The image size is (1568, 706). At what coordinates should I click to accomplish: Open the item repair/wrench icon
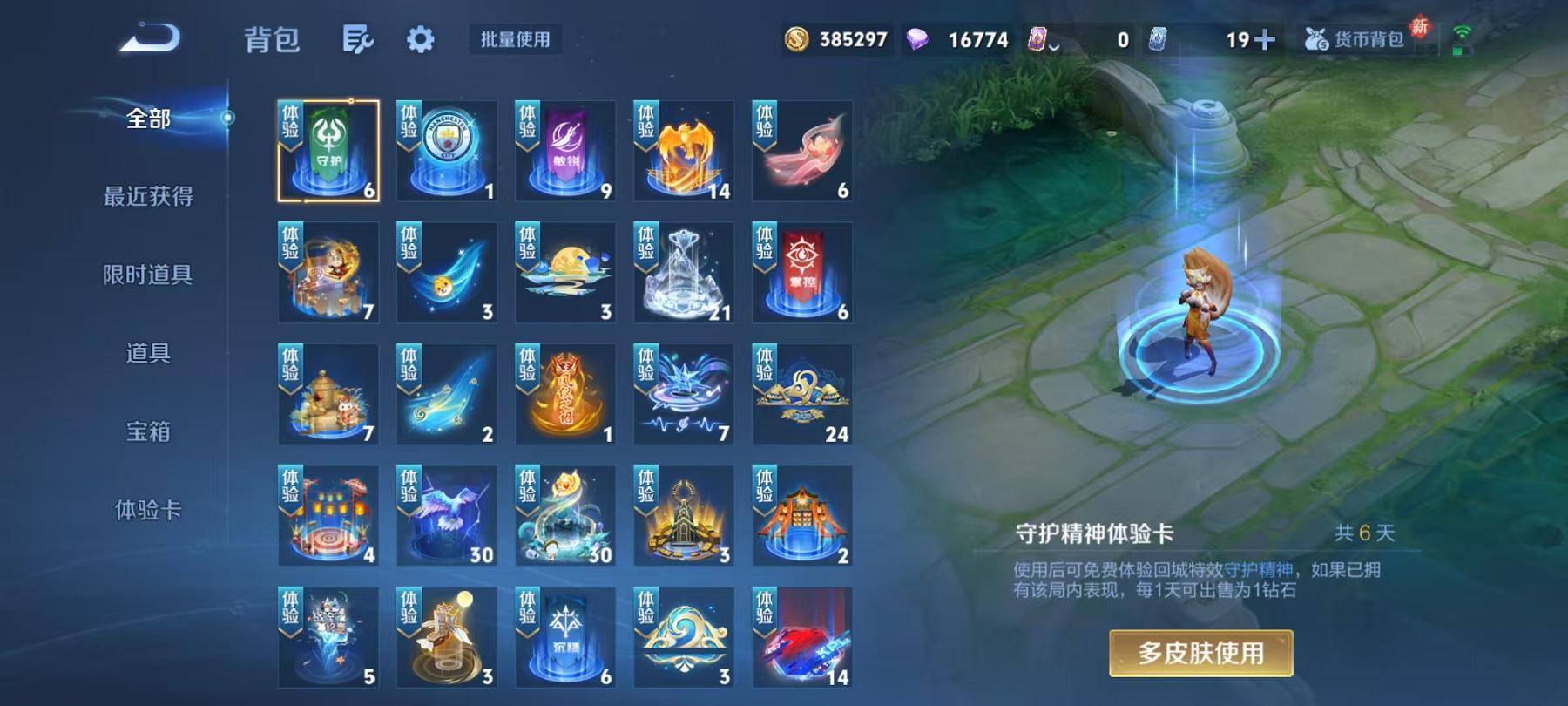click(x=358, y=39)
